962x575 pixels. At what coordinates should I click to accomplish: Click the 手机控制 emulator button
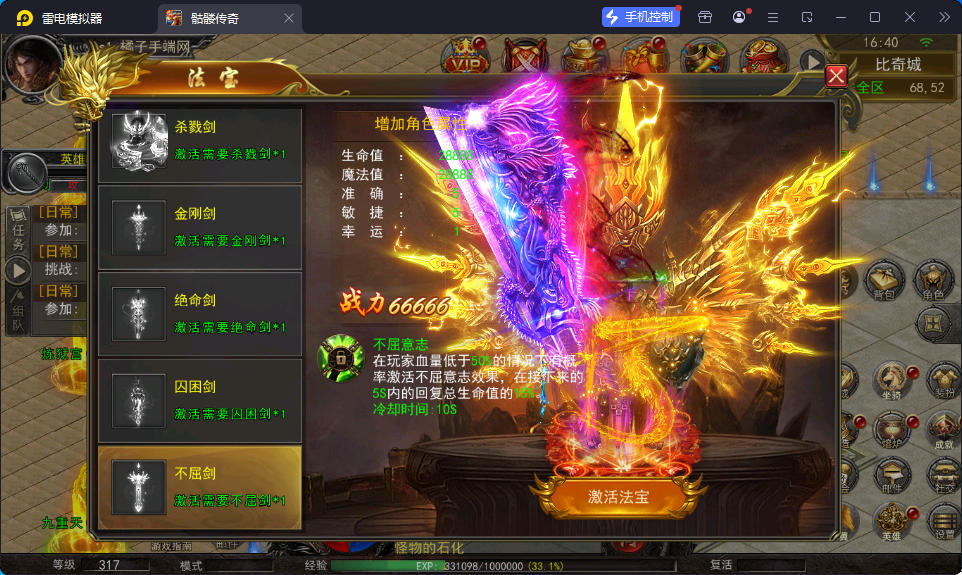pos(641,17)
